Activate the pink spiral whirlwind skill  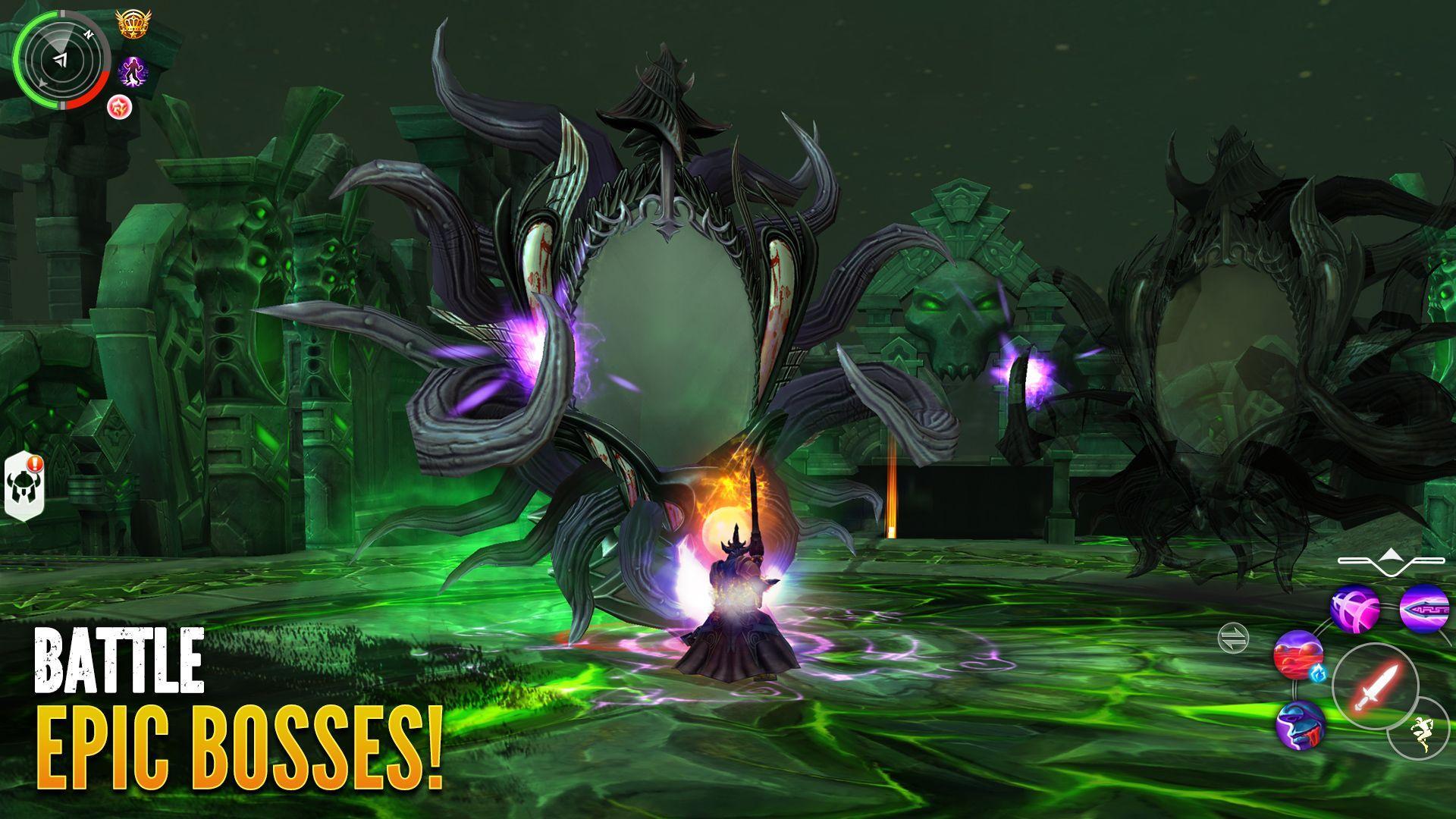click(x=1354, y=610)
